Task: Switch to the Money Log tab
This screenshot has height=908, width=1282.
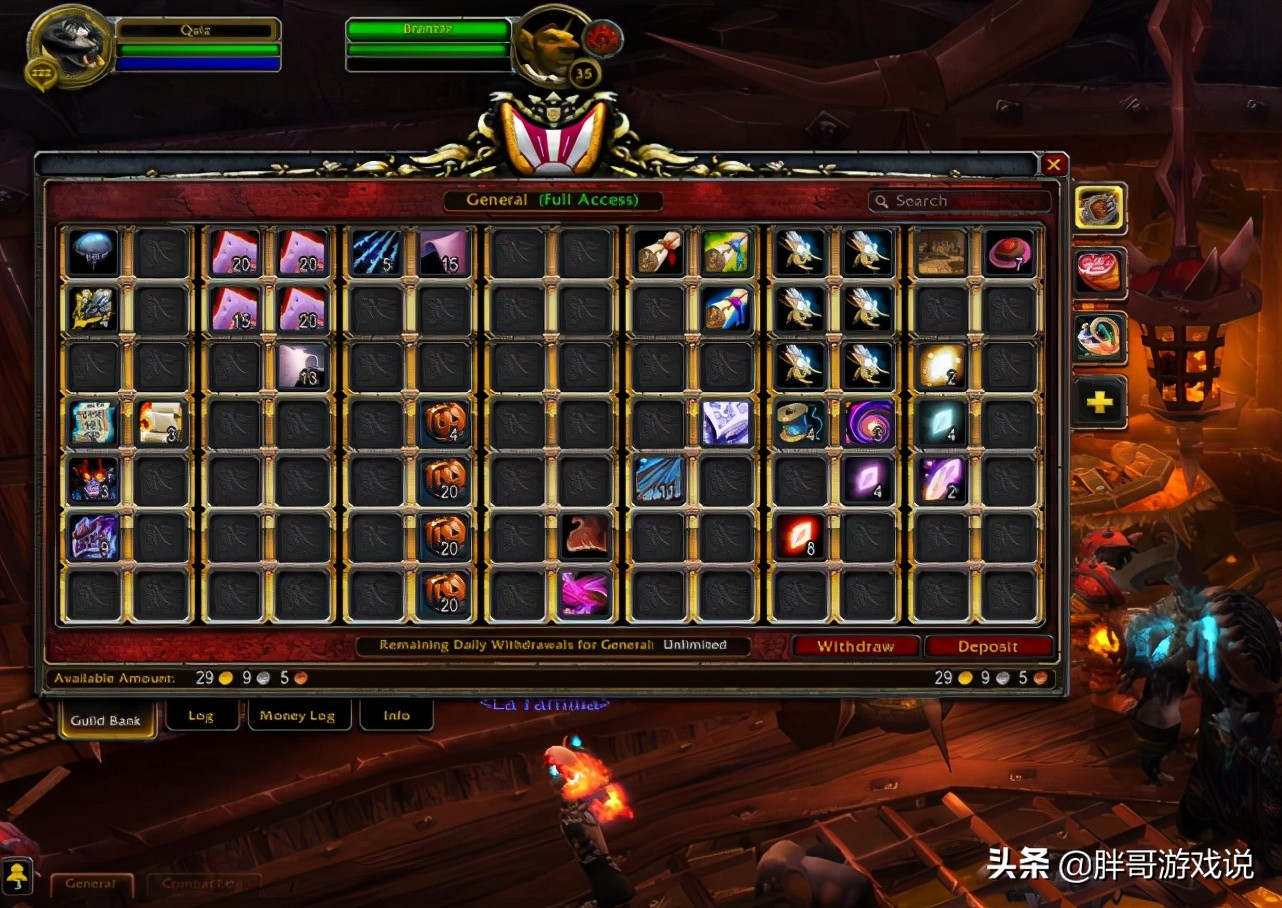Action: click(x=299, y=715)
